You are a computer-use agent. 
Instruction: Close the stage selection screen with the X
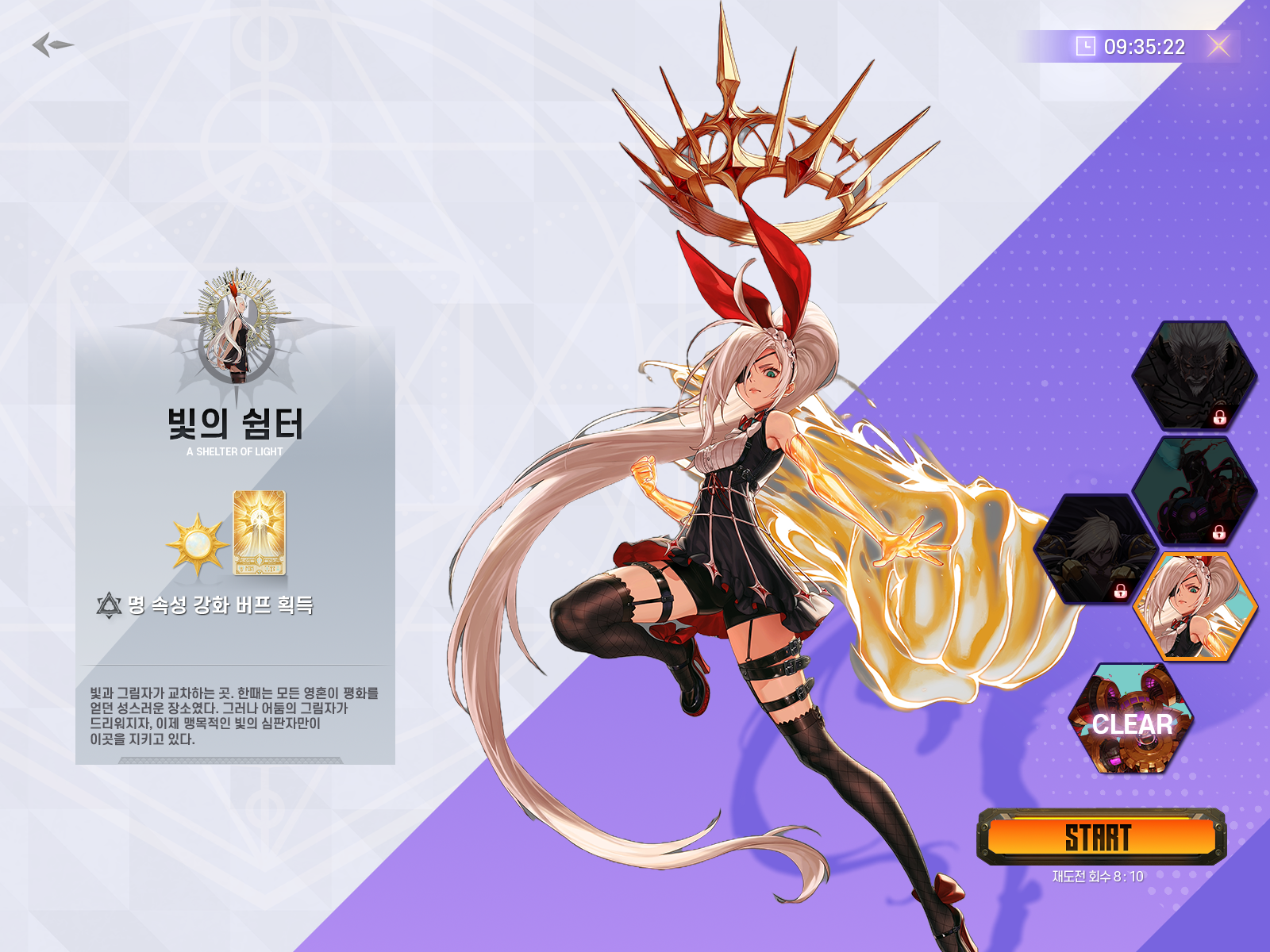click(1218, 44)
